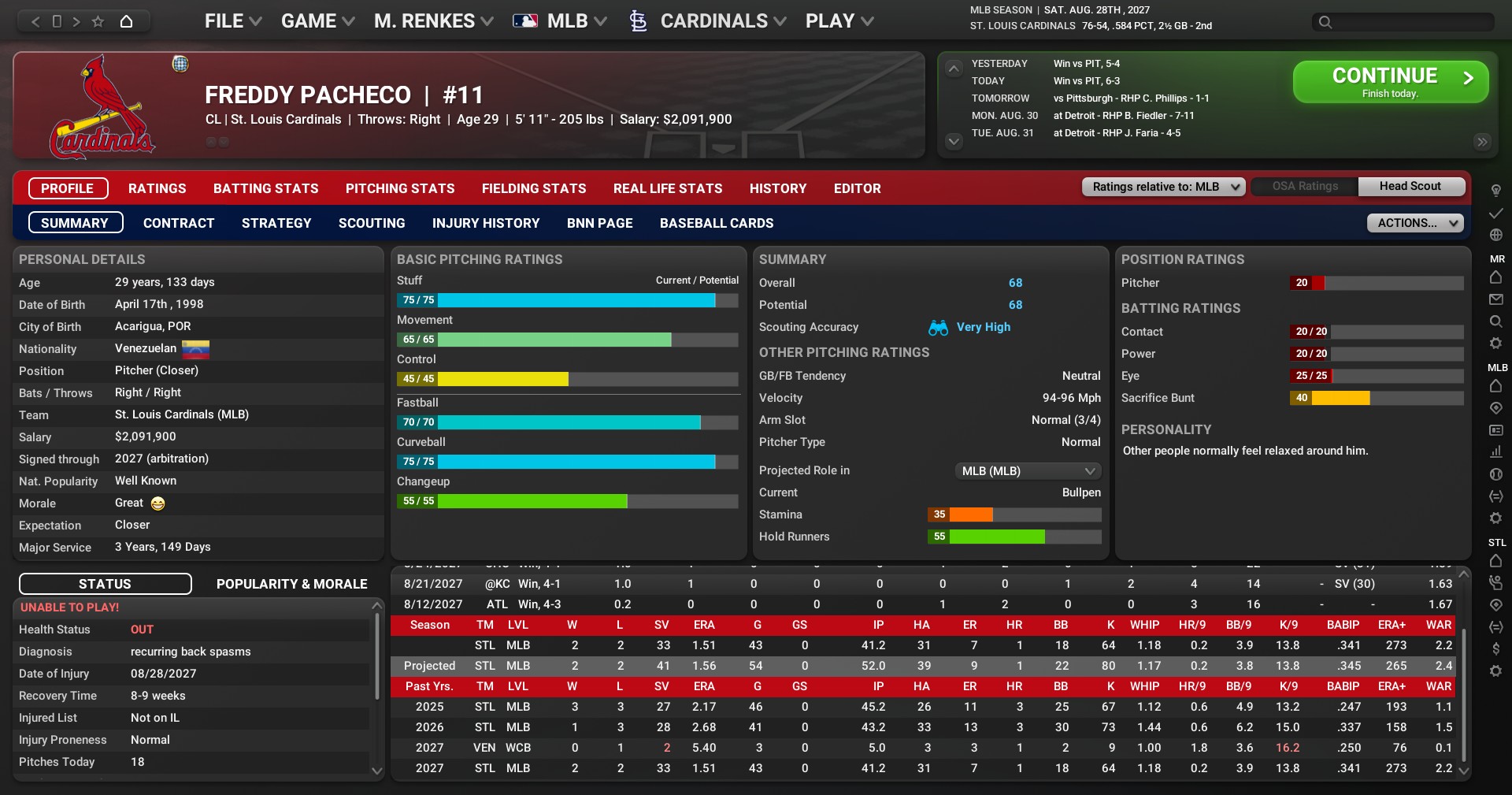This screenshot has height=795, width=1512.
Task: View the CONTRACT sub-tab
Action: point(179,224)
